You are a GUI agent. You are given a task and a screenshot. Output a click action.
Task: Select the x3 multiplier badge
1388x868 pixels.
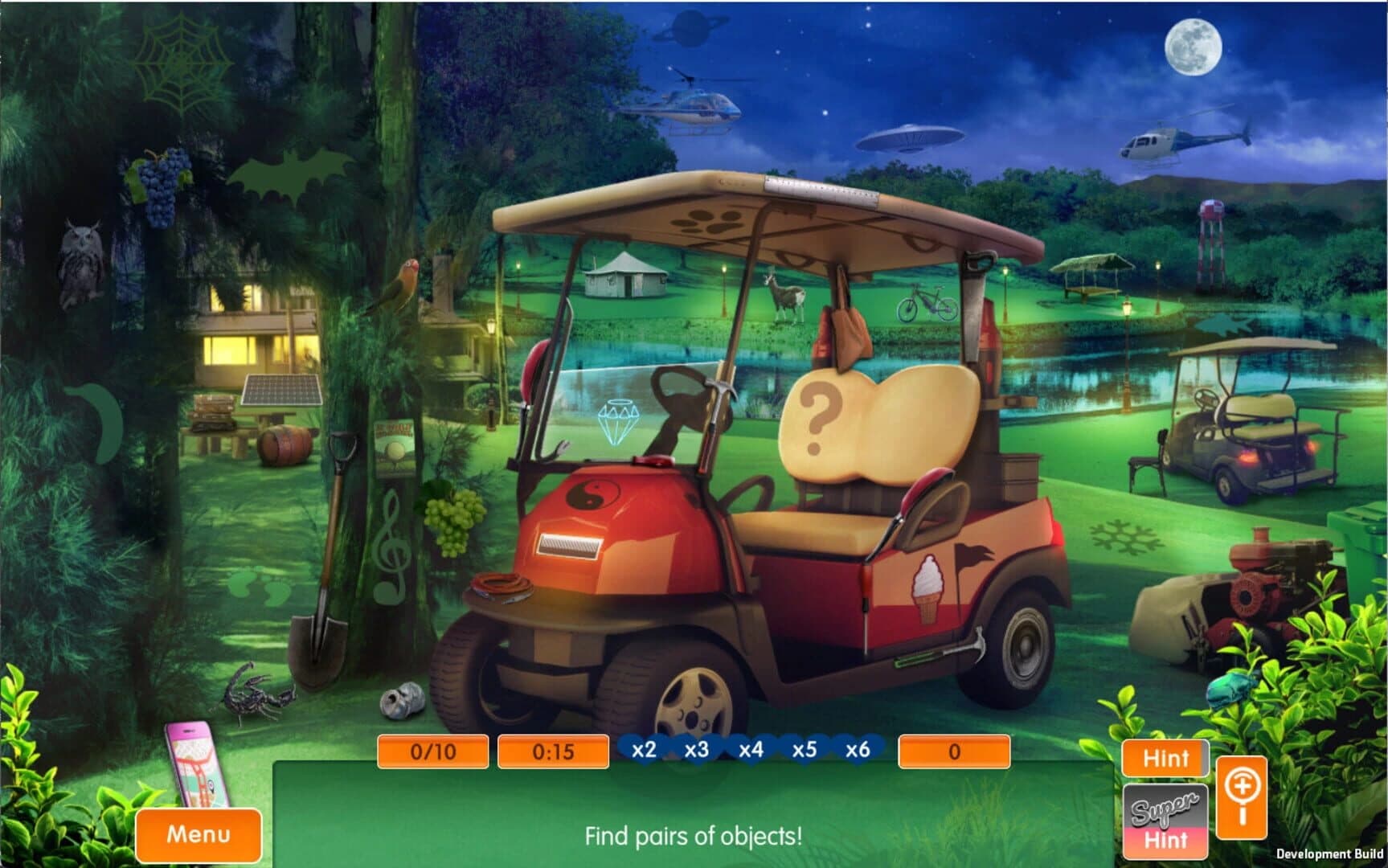coord(696,749)
